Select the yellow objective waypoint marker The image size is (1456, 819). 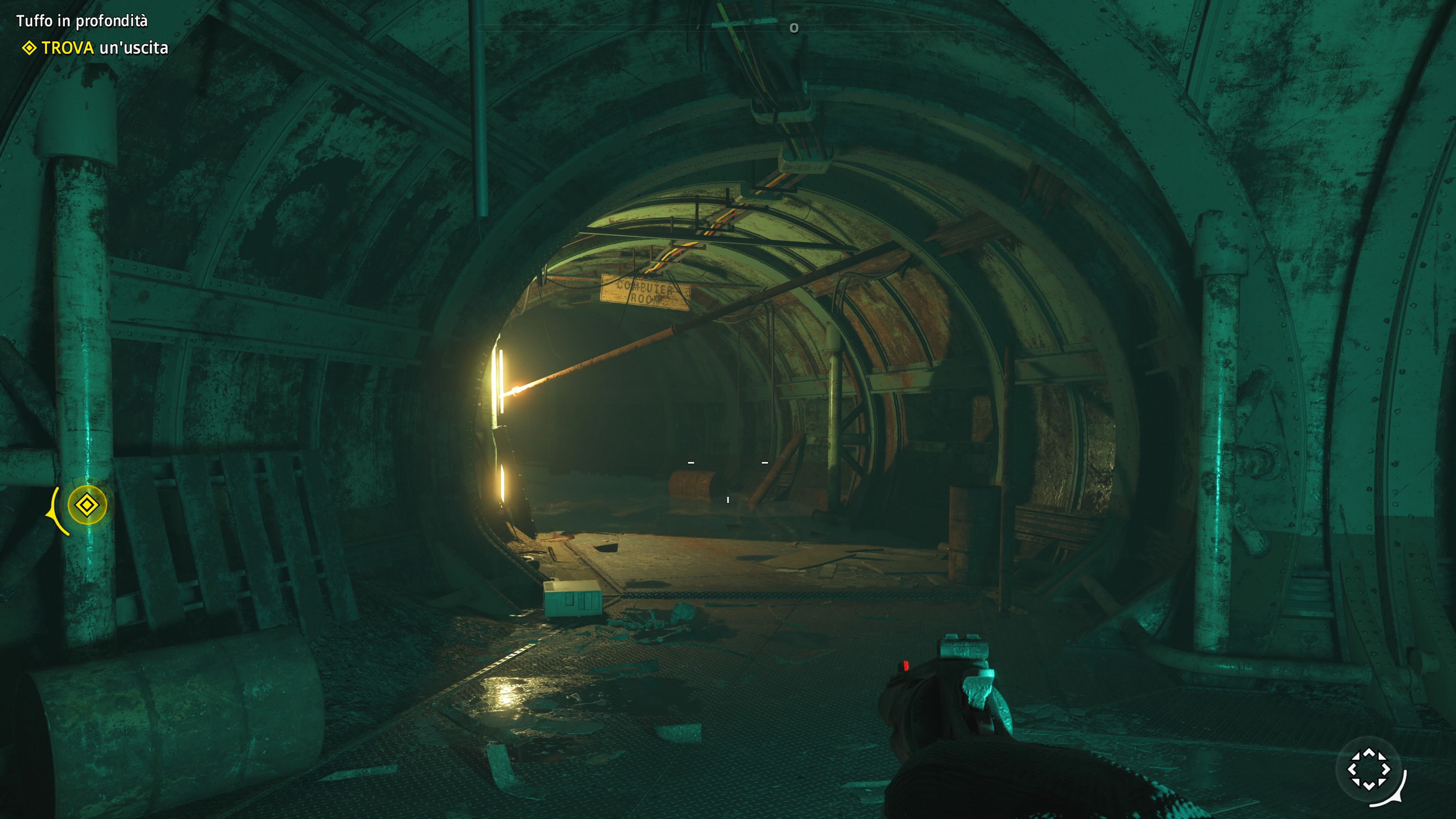point(86,505)
